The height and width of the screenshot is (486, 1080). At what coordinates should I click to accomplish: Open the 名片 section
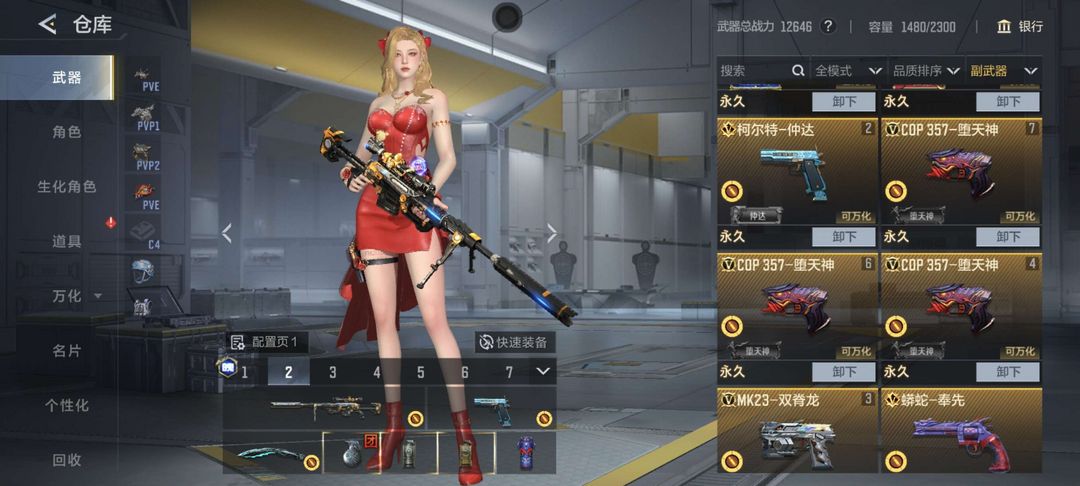(66, 351)
